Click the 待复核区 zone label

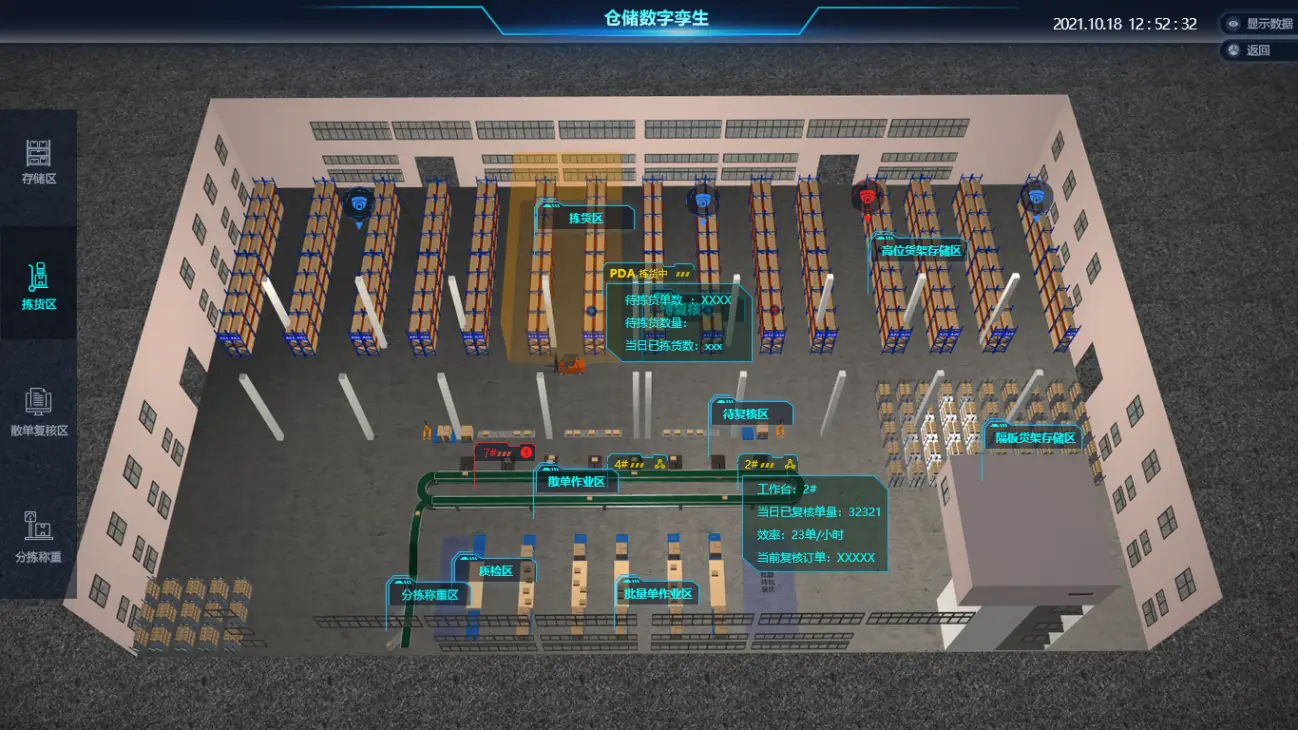[x=745, y=414]
